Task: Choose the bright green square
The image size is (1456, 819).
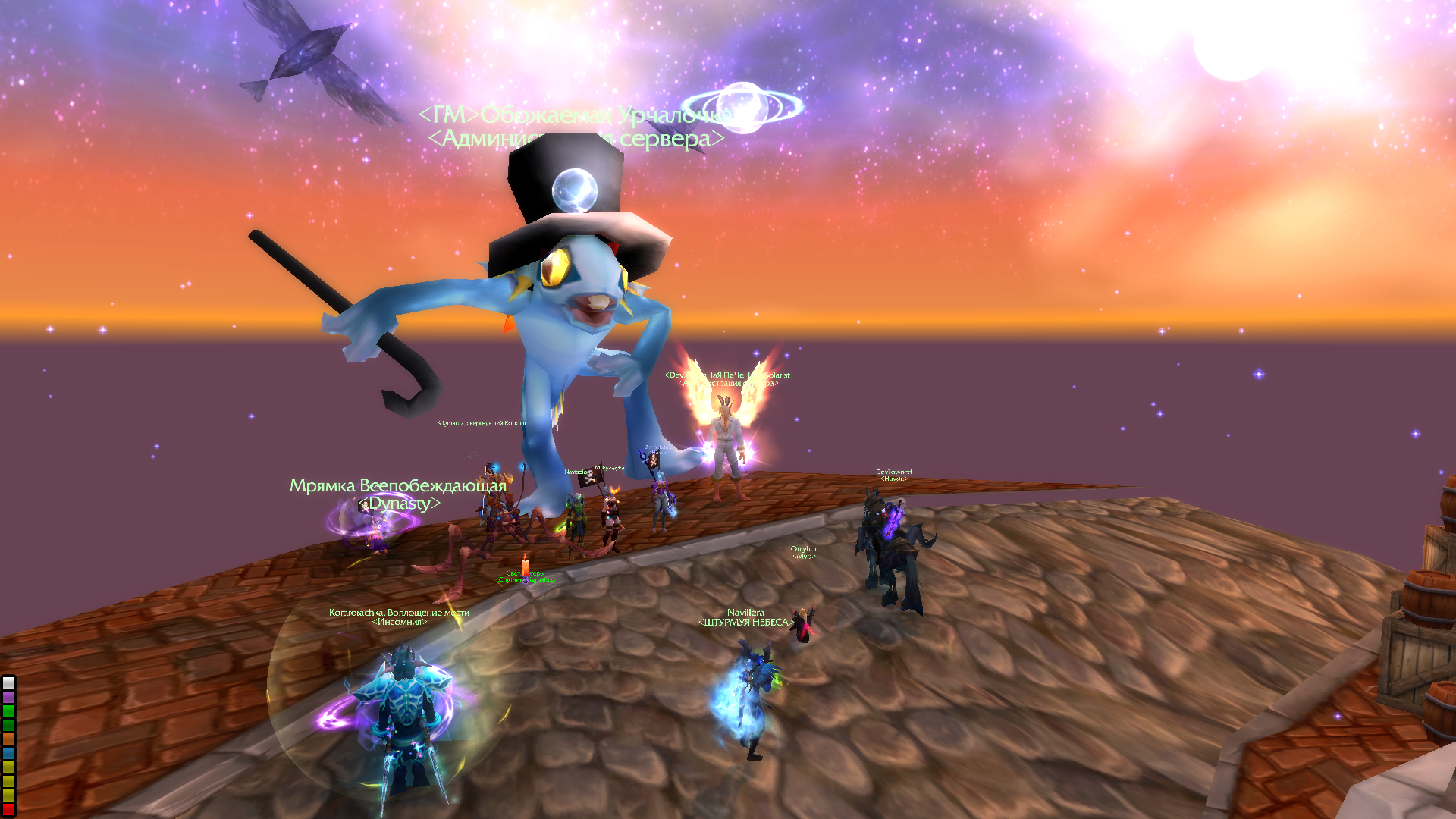Action: [x=8, y=711]
